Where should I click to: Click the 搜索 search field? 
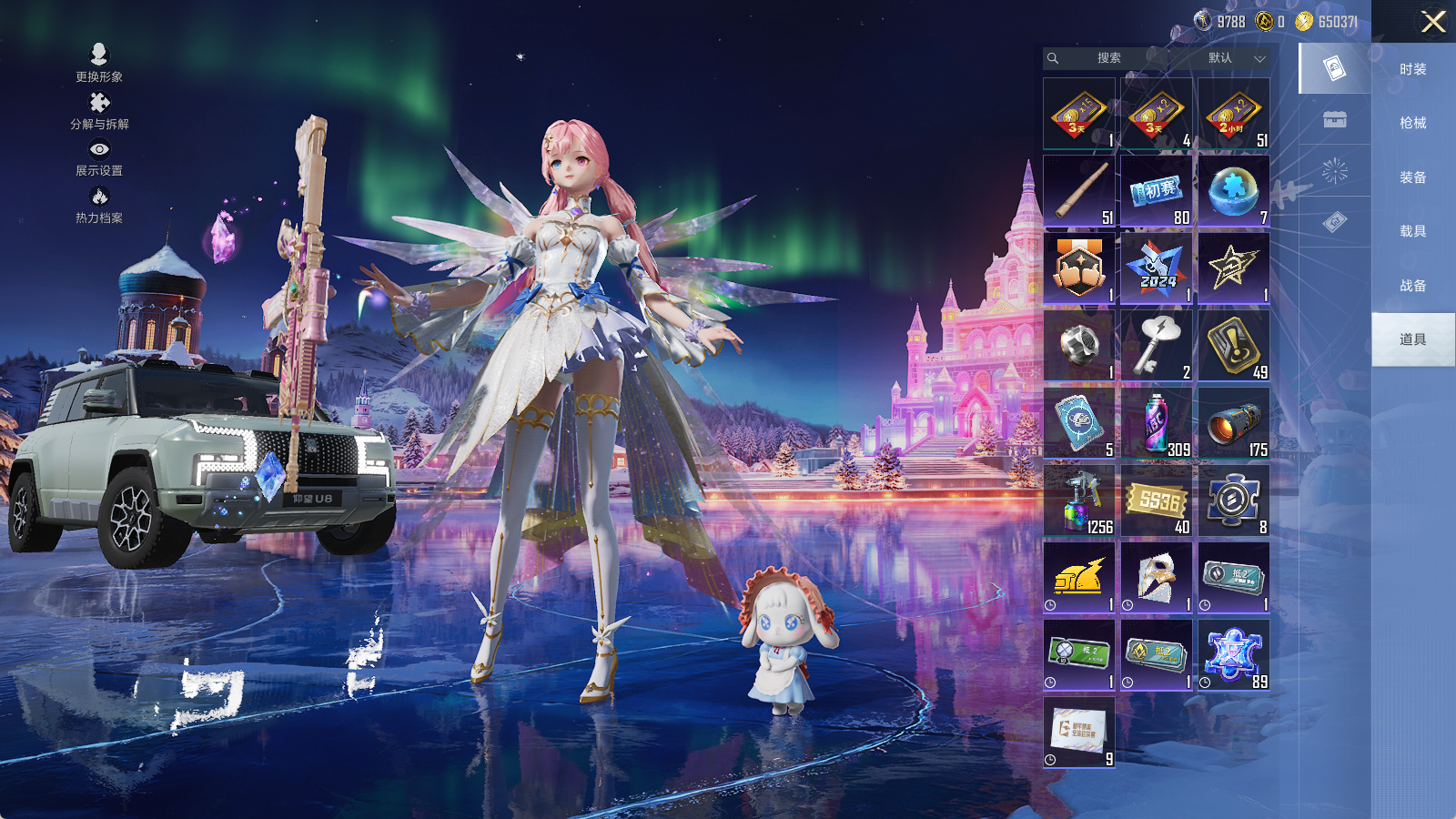(x=1107, y=58)
